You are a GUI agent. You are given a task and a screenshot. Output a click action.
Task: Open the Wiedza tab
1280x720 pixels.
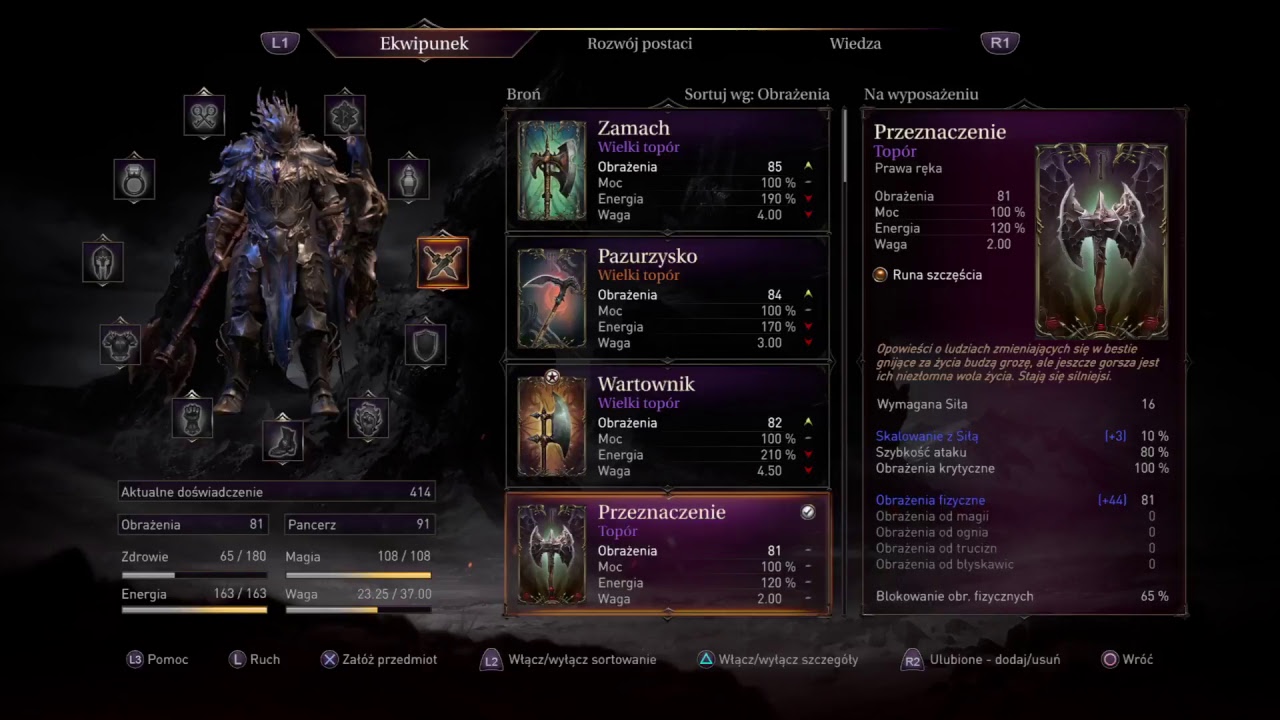pos(855,44)
